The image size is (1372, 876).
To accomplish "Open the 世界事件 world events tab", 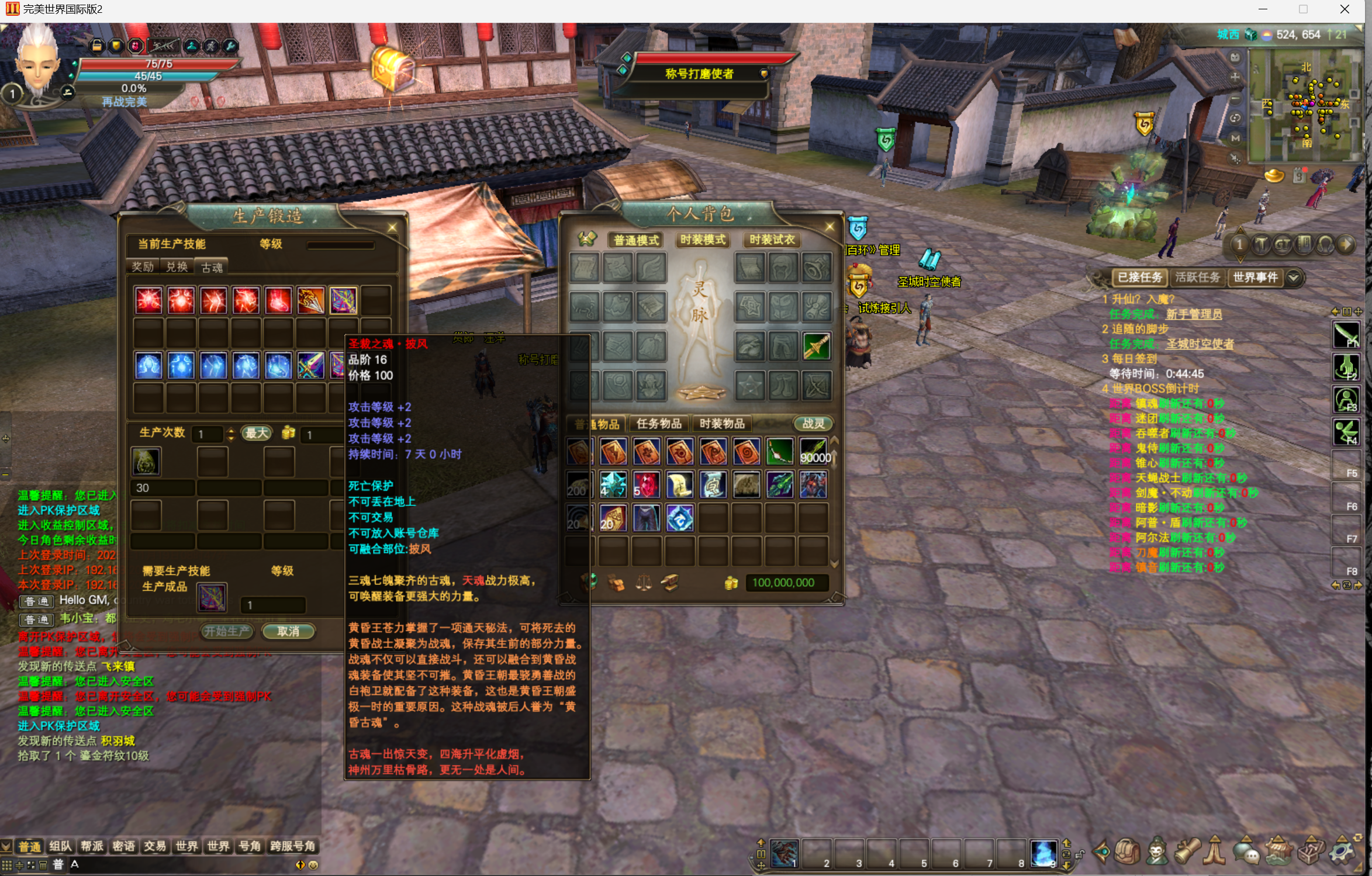I will 1255,277.
